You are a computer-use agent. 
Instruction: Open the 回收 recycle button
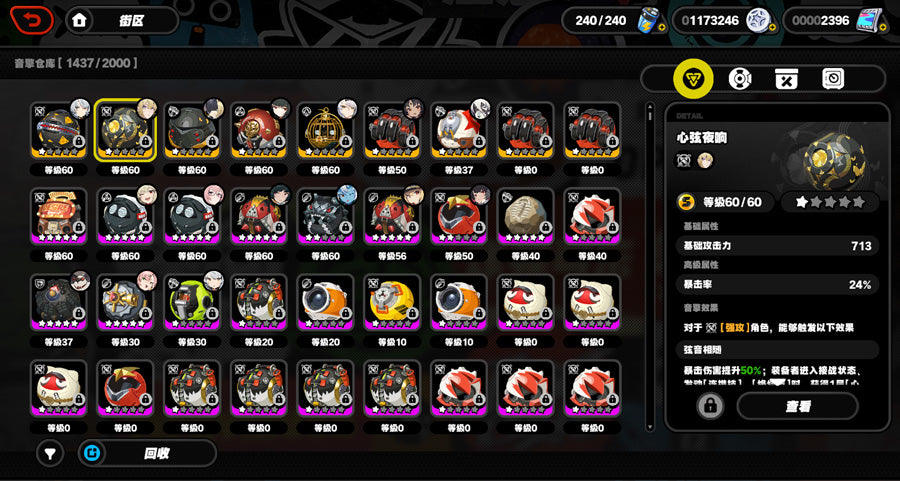146,453
